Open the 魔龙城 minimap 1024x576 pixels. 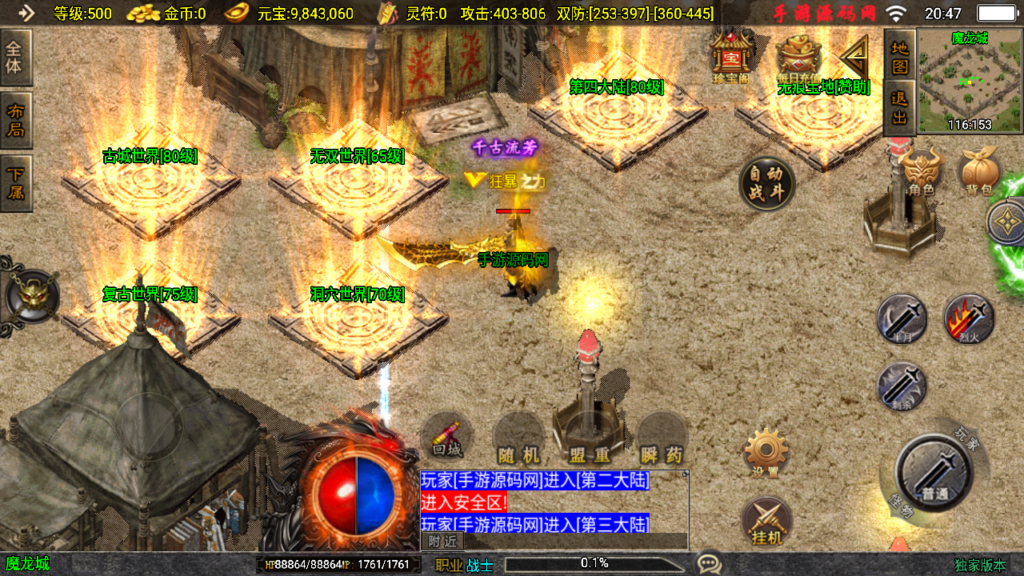(955, 80)
